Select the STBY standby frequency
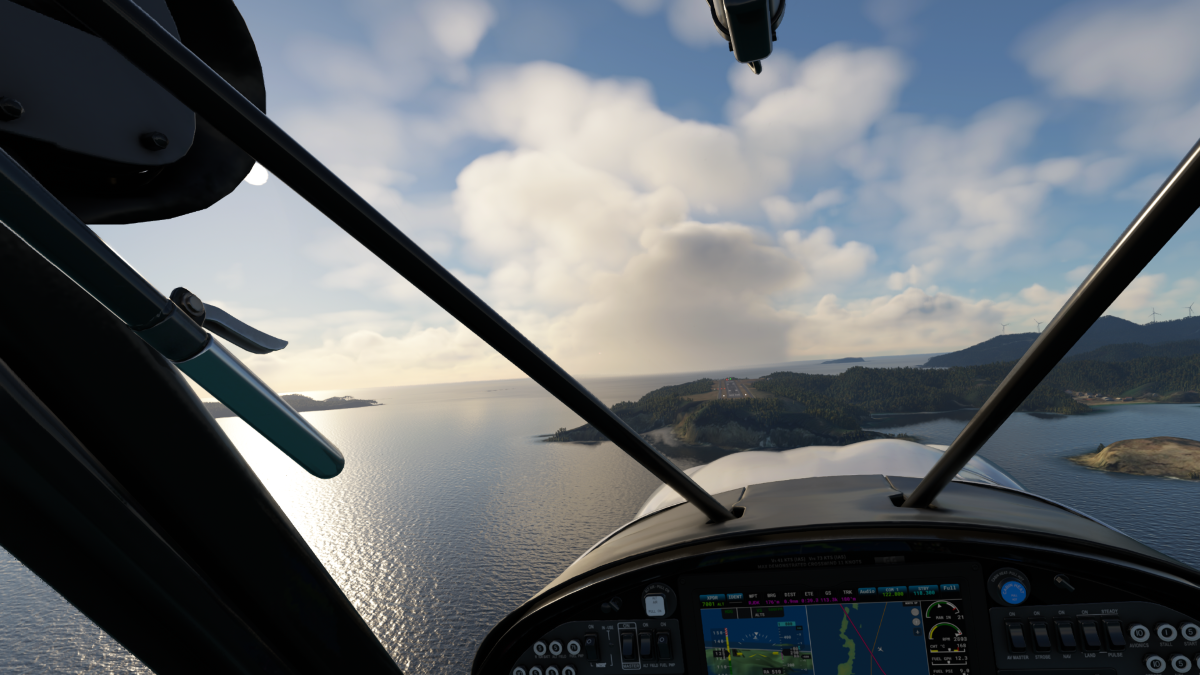Viewport: 1200px width, 675px height. pyautogui.click(x=921, y=592)
